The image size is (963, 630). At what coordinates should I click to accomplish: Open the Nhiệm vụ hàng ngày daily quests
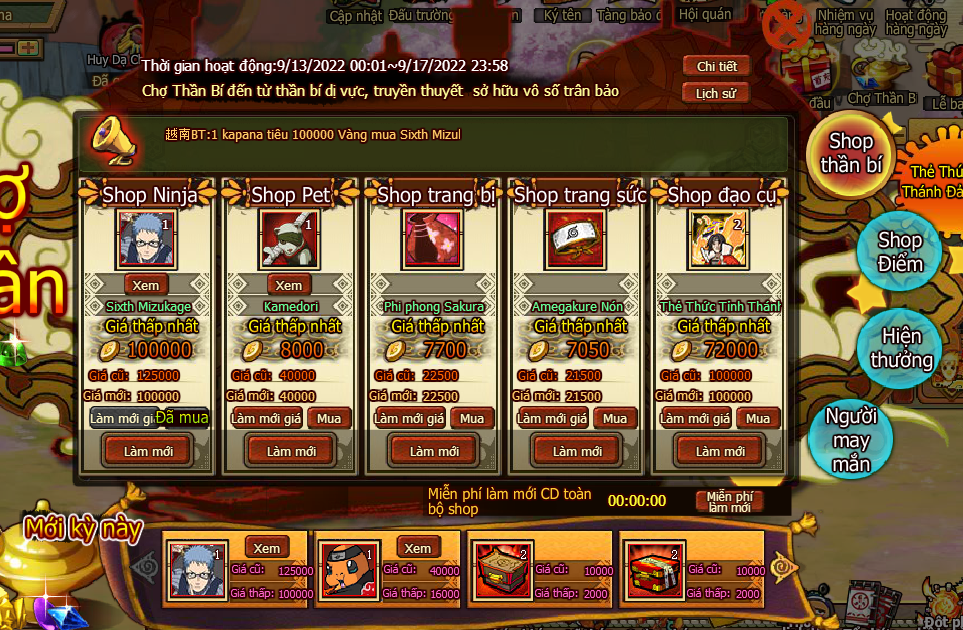click(843, 22)
